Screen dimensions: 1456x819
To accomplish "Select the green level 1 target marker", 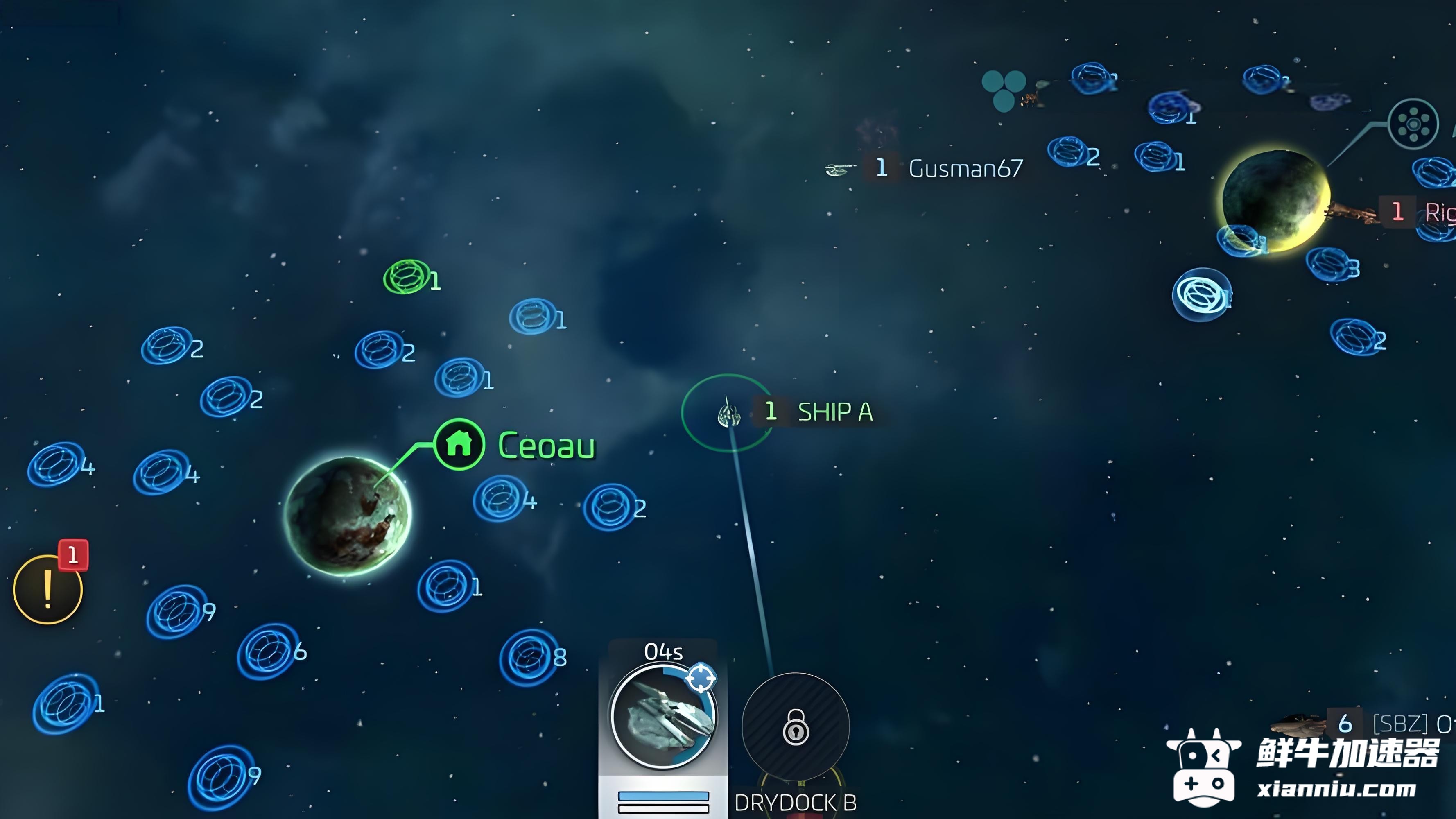I will (405, 277).
